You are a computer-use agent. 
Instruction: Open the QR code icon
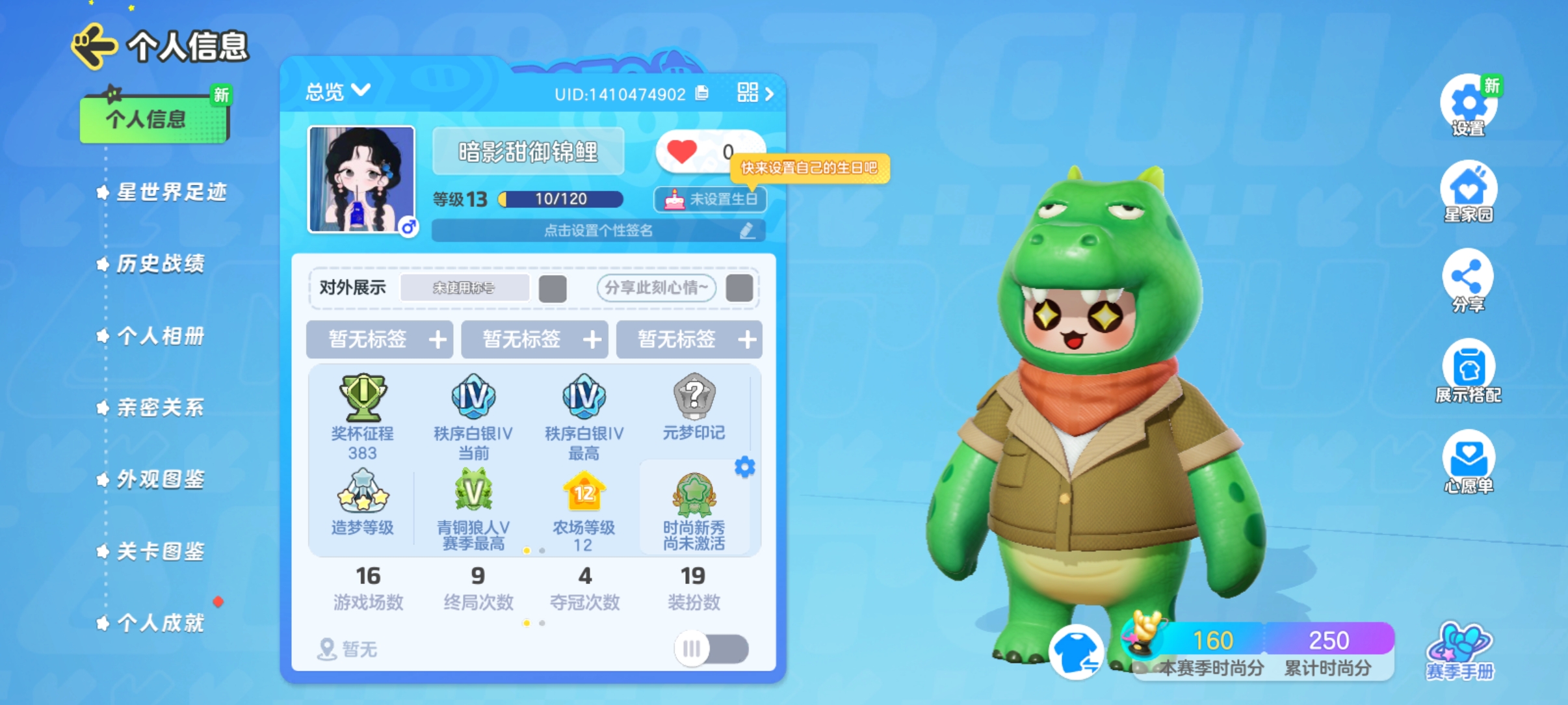coord(748,92)
